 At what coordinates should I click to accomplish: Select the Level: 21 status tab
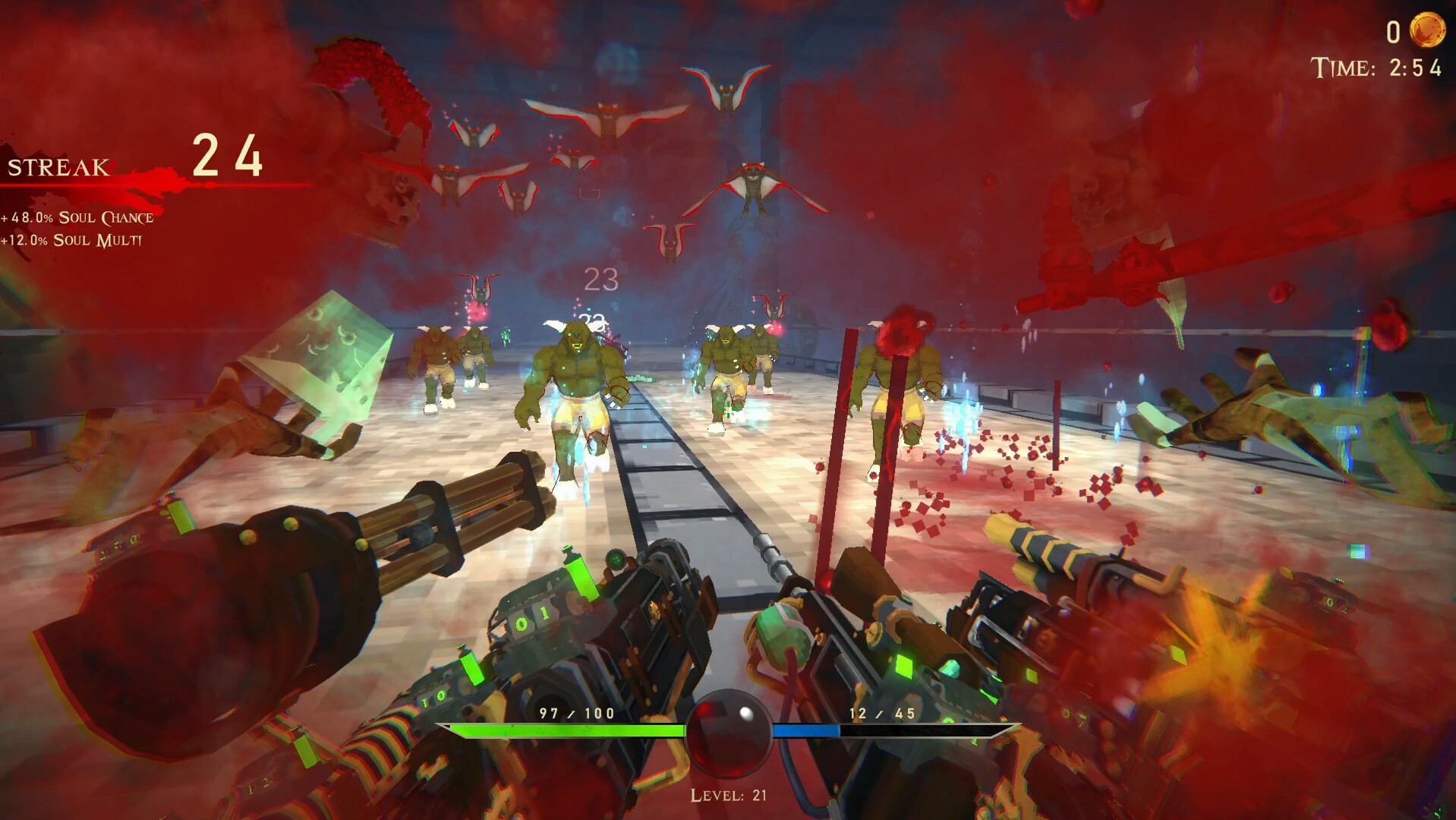tap(728, 796)
